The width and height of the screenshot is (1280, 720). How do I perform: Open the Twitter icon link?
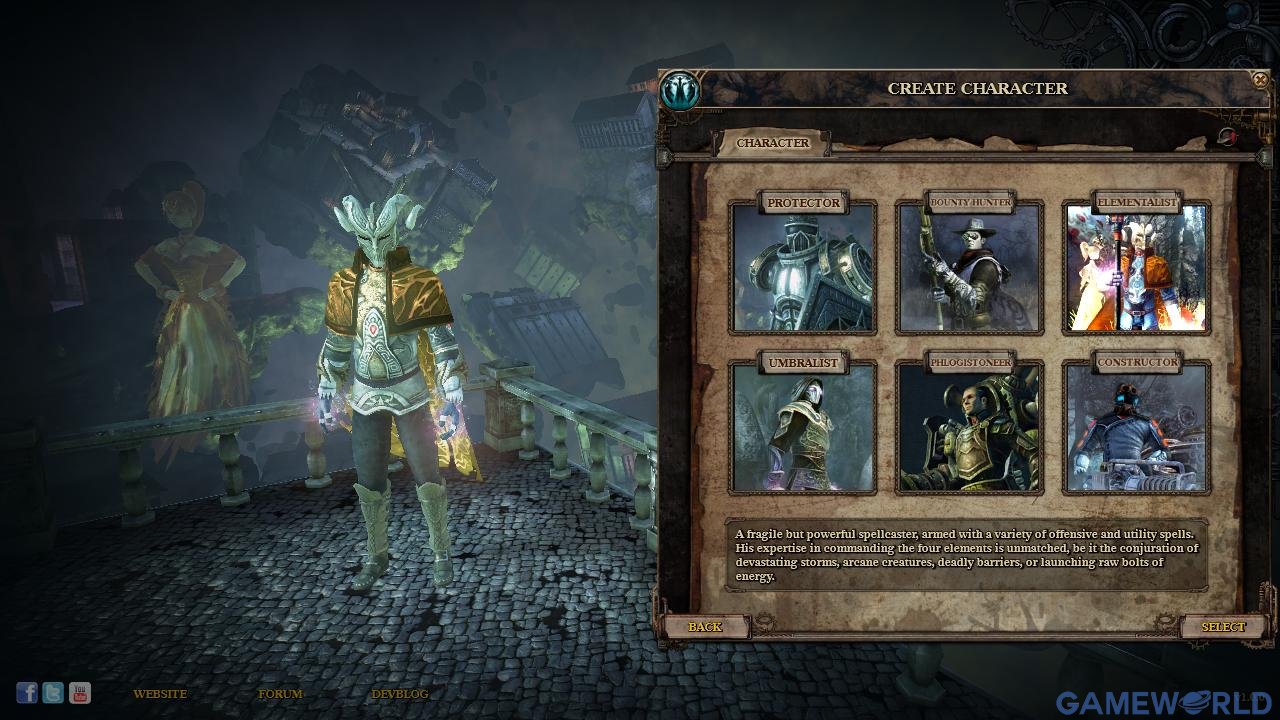coord(53,692)
